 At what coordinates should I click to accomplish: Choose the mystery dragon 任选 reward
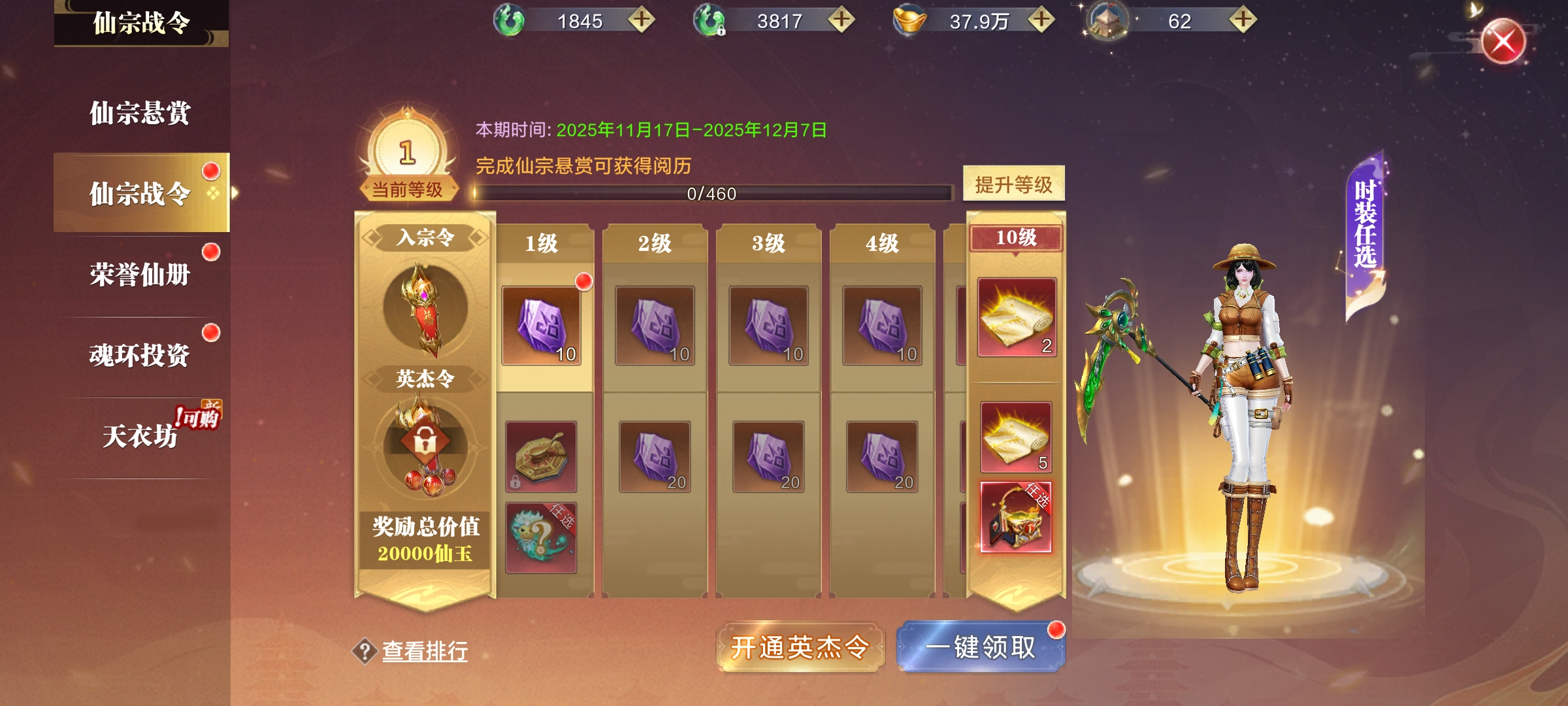point(541,537)
